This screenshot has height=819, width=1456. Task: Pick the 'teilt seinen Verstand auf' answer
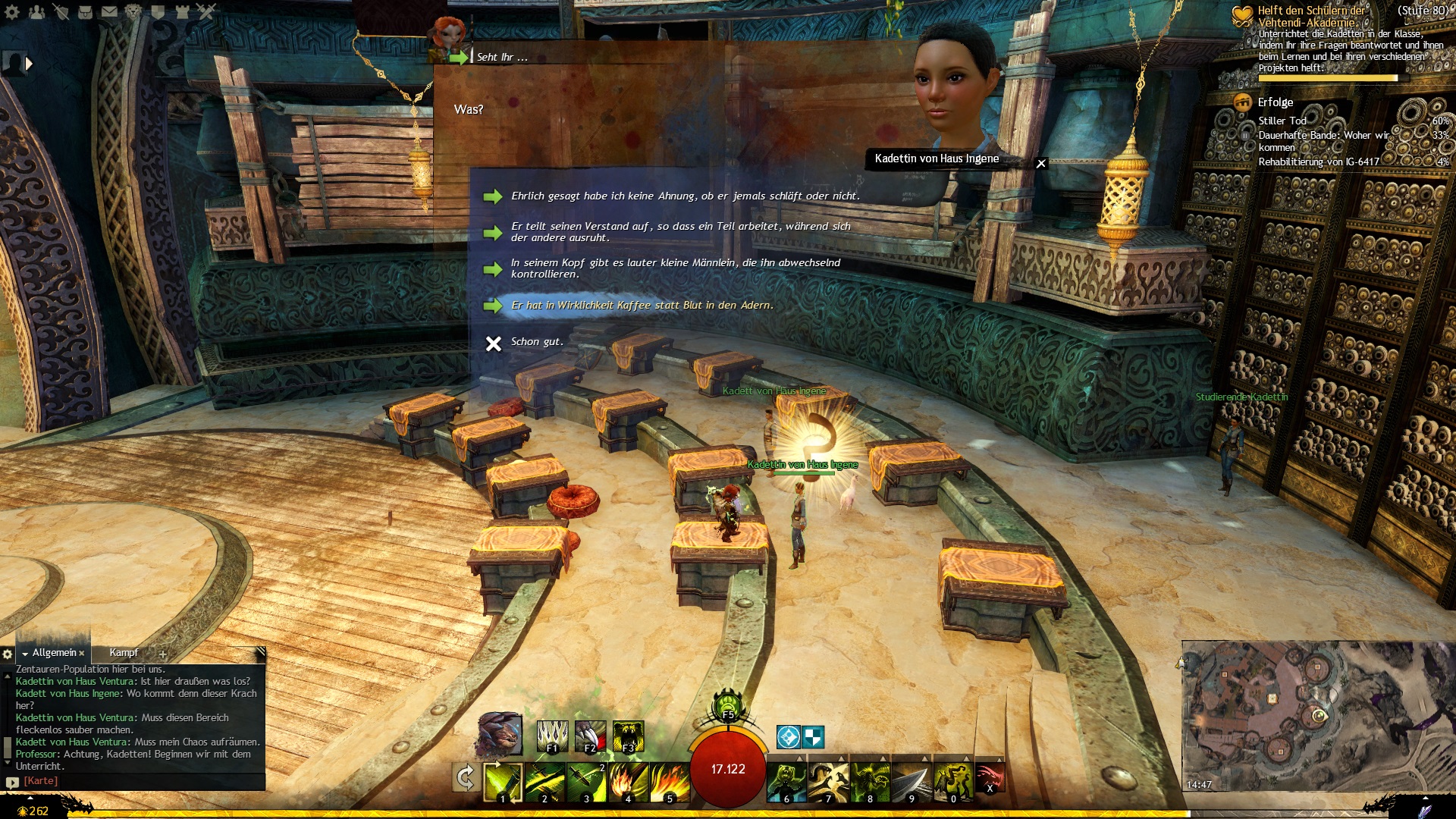click(x=680, y=232)
